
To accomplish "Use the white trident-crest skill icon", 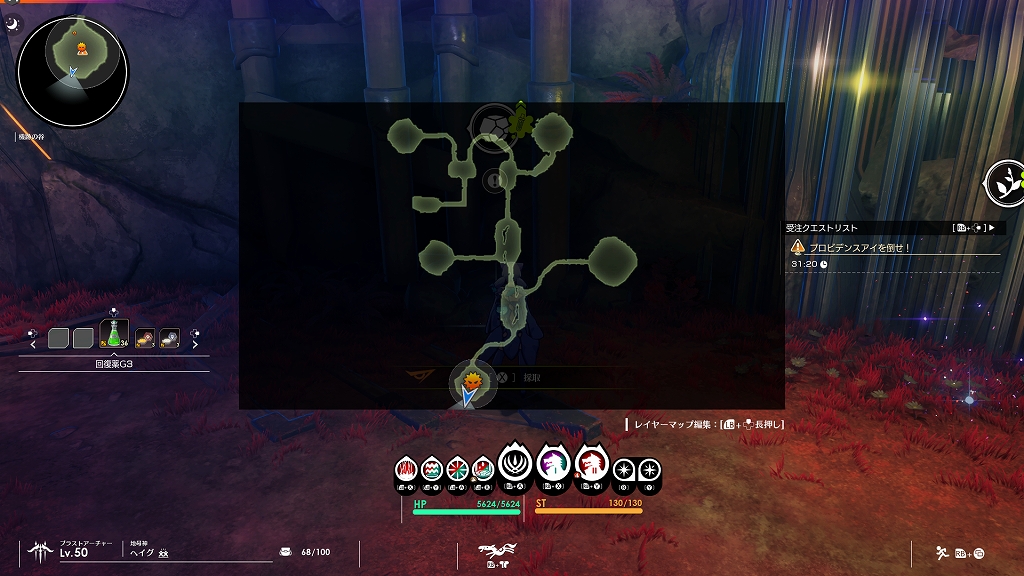I will pyautogui.click(x=513, y=462).
